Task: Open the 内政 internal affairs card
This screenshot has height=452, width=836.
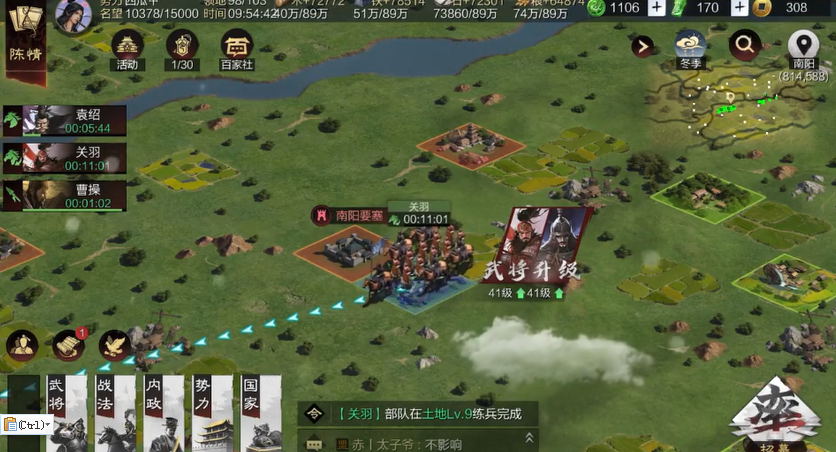Action: (x=162, y=412)
